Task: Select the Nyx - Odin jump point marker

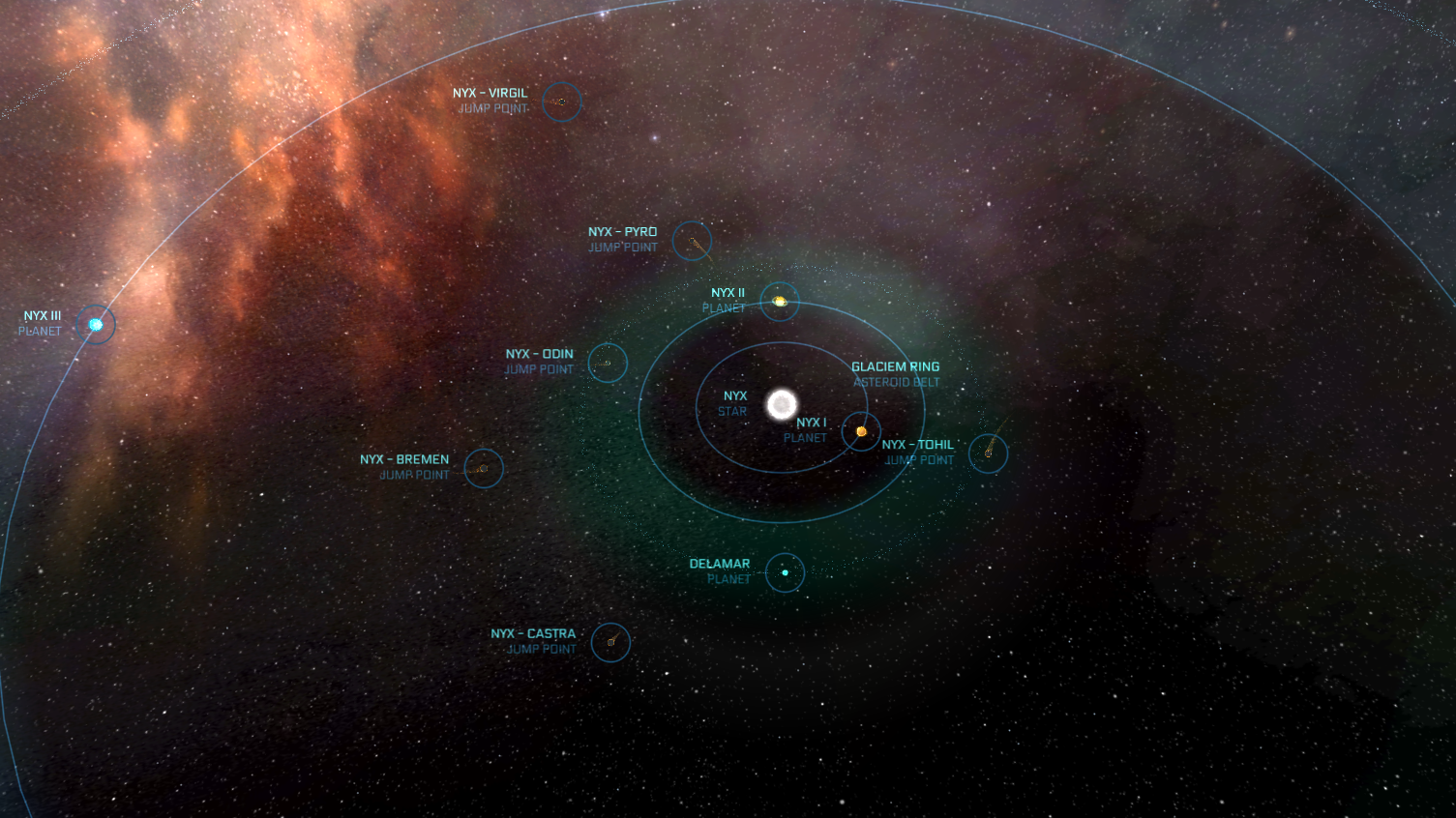Action: [x=608, y=363]
